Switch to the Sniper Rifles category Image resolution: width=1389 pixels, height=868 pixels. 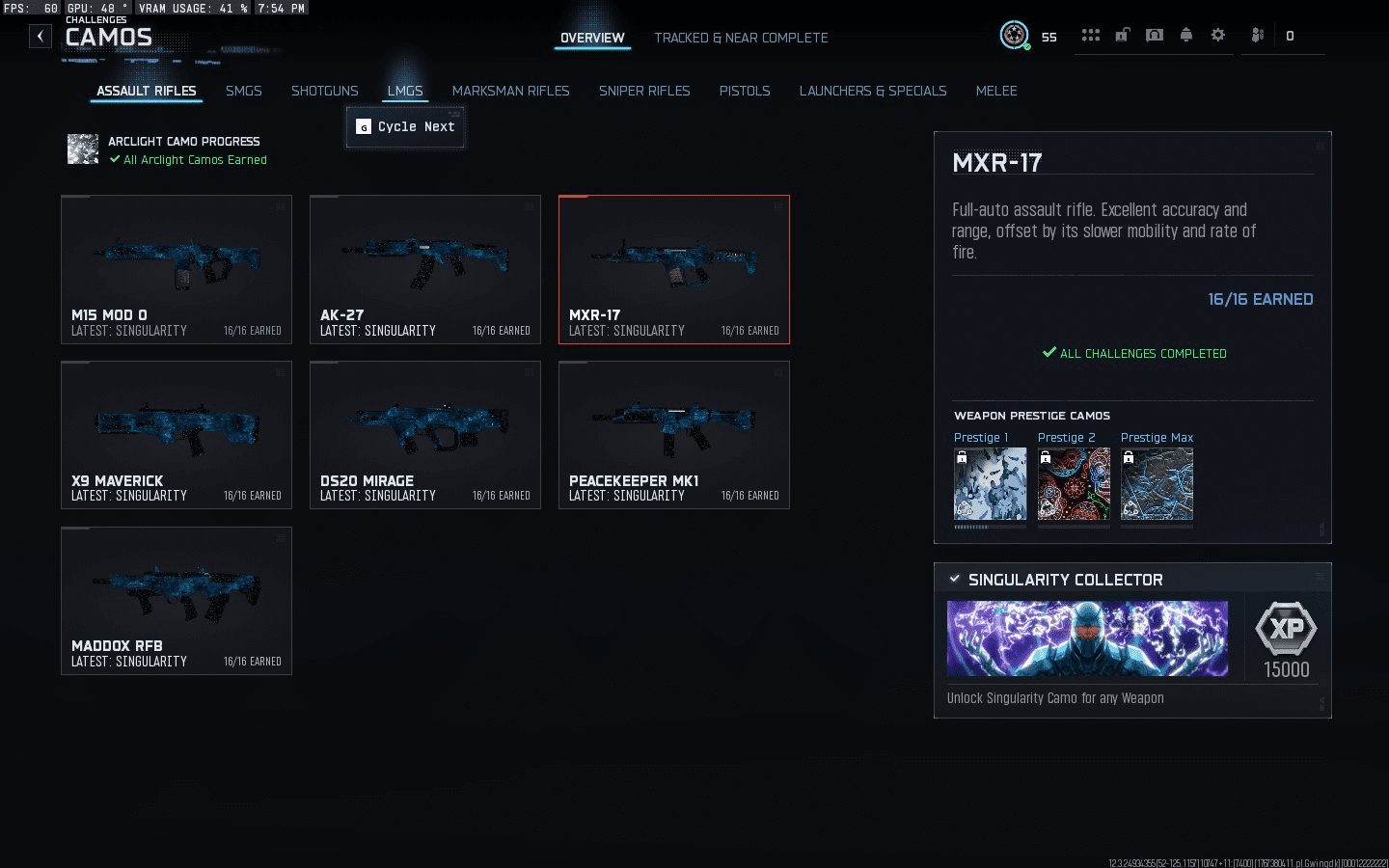click(643, 91)
